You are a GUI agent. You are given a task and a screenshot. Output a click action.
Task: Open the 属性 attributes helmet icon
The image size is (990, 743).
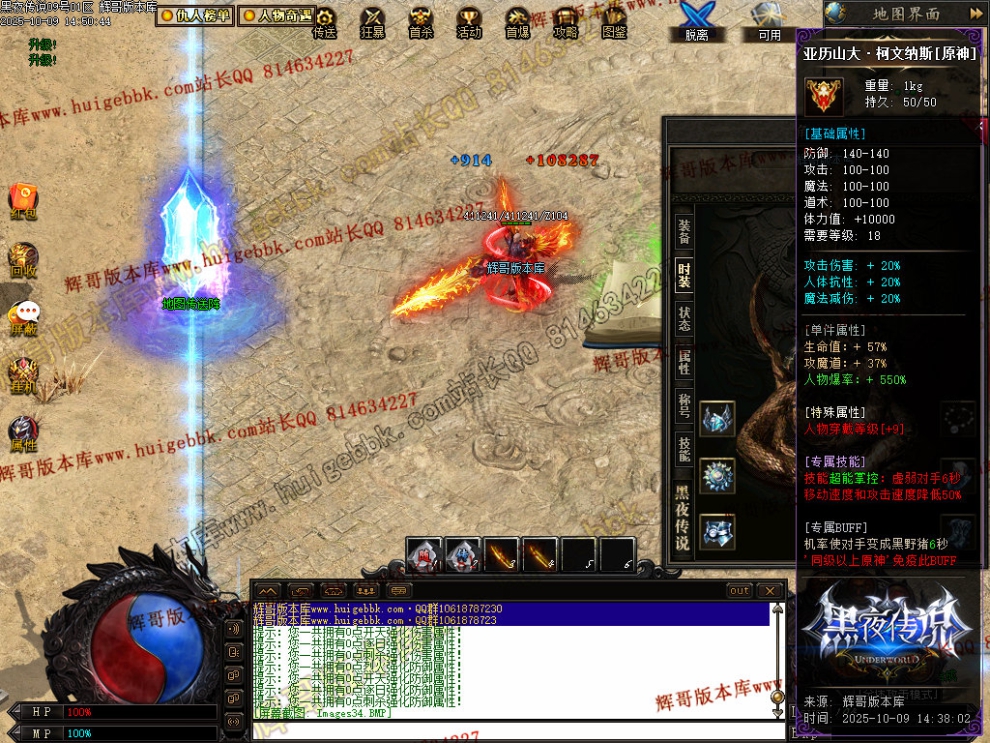(23, 432)
